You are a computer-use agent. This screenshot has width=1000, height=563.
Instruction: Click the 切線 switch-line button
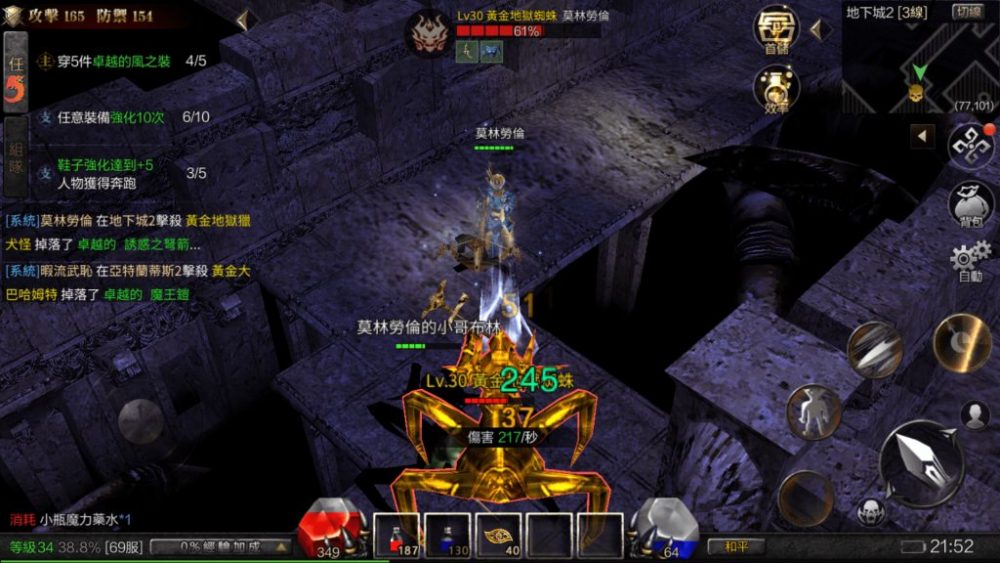click(x=968, y=12)
